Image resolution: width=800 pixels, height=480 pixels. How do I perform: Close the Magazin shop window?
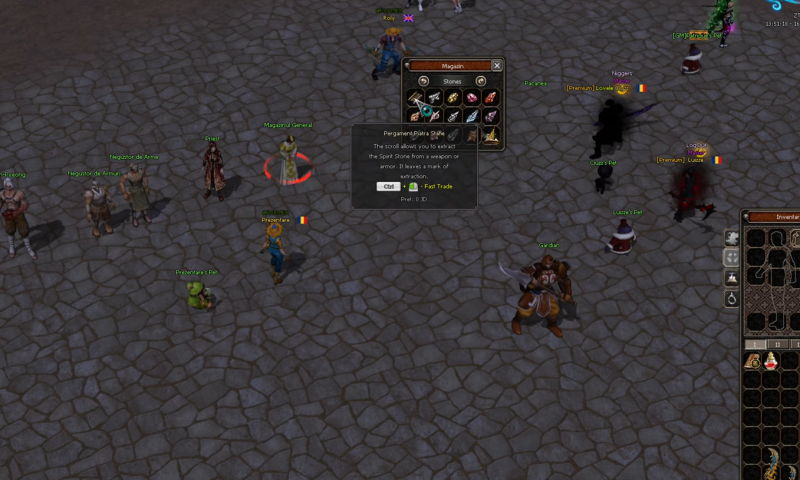click(497, 66)
